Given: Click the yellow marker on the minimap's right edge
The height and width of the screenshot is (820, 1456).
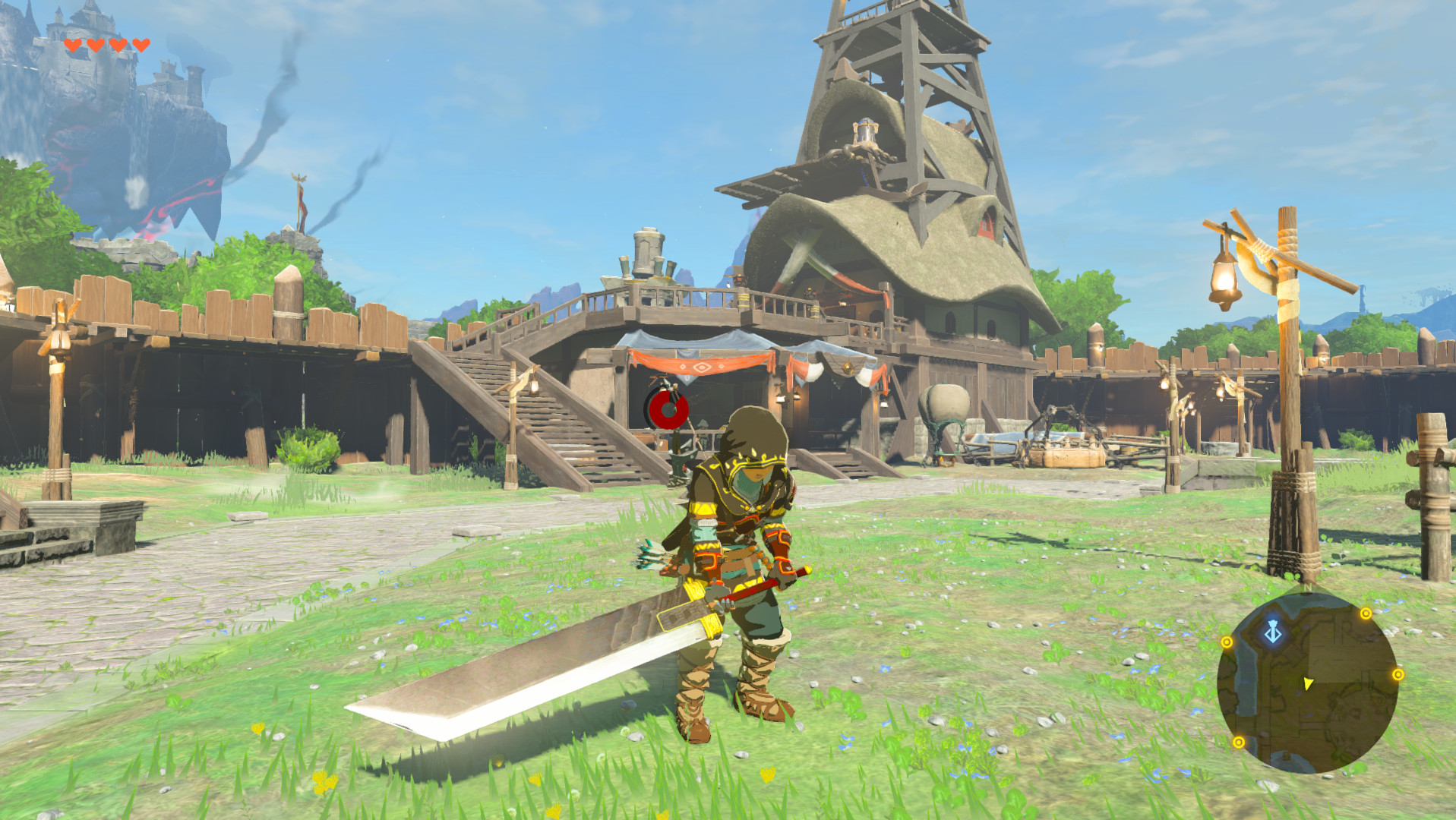Looking at the screenshot, I should [1398, 675].
